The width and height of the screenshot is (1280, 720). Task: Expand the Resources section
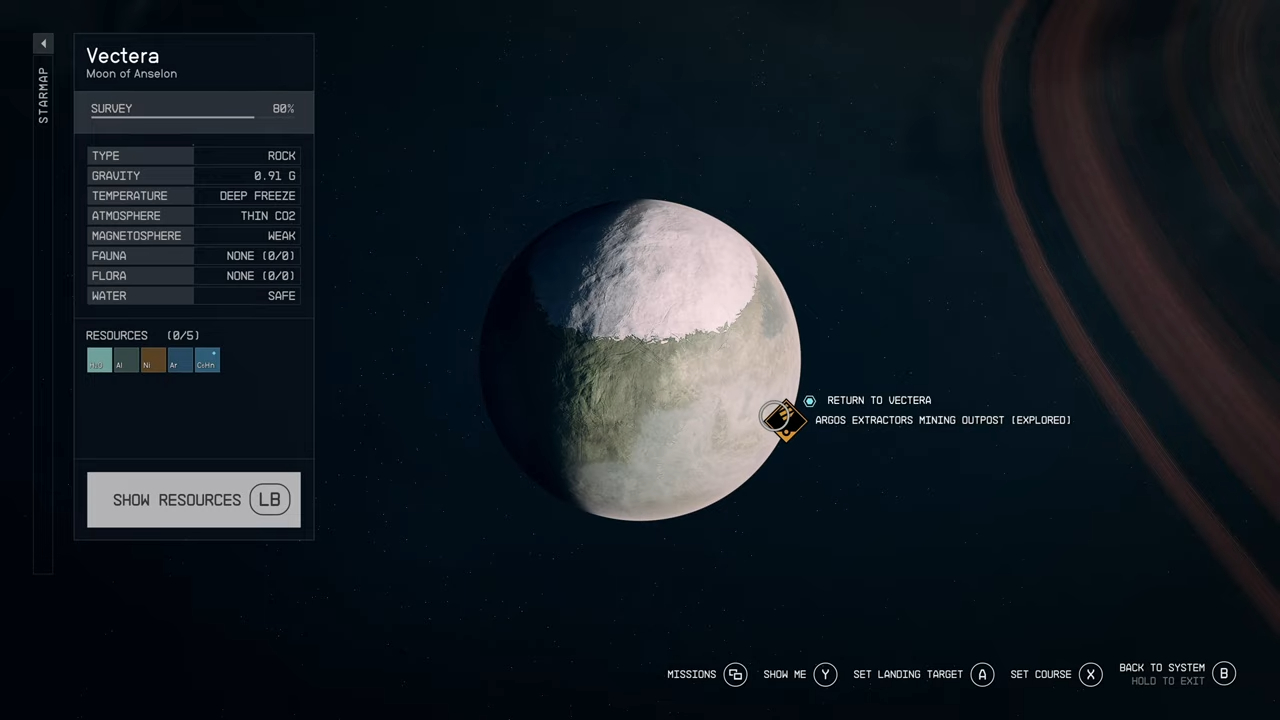coord(117,335)
